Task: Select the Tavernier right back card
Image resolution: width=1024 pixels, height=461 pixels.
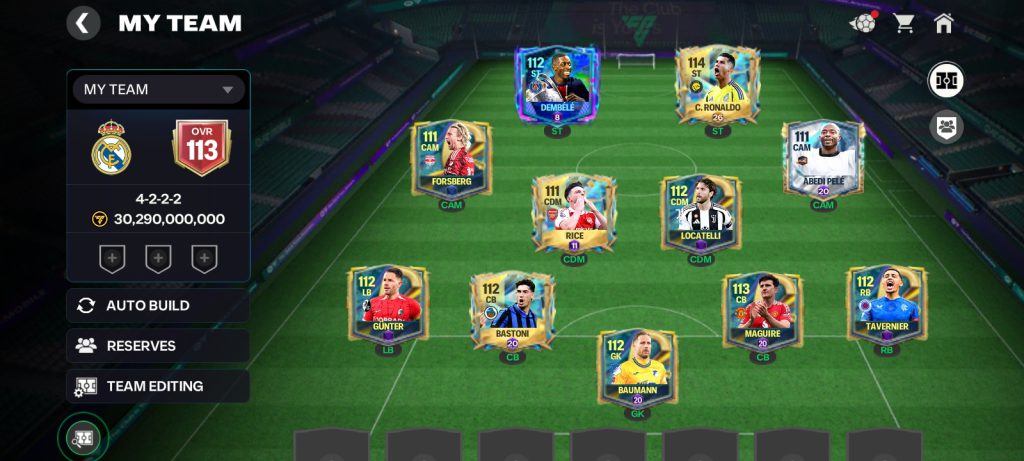Action: 886,305
